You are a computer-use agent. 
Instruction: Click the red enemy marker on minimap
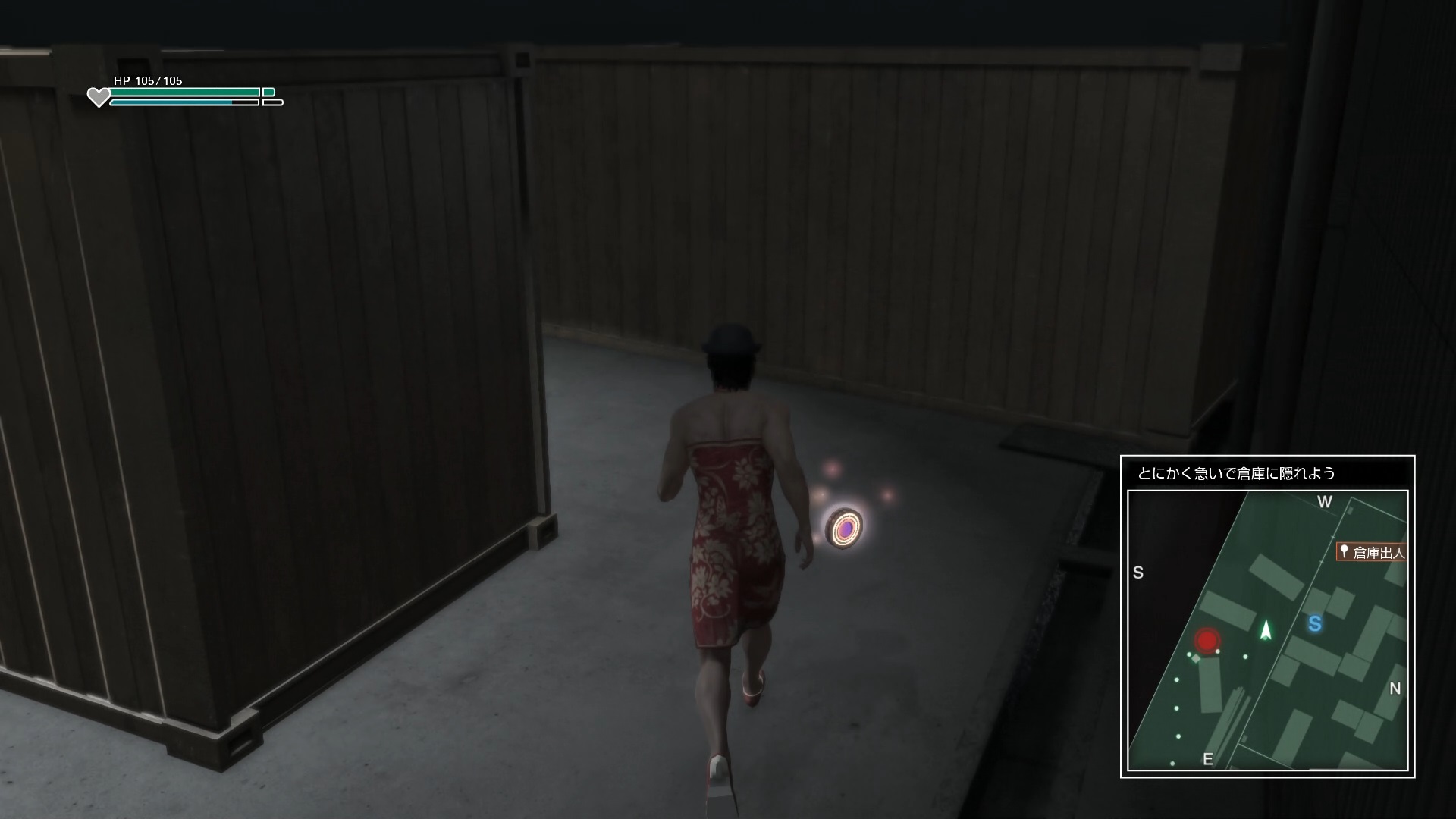pos(1206,640)
